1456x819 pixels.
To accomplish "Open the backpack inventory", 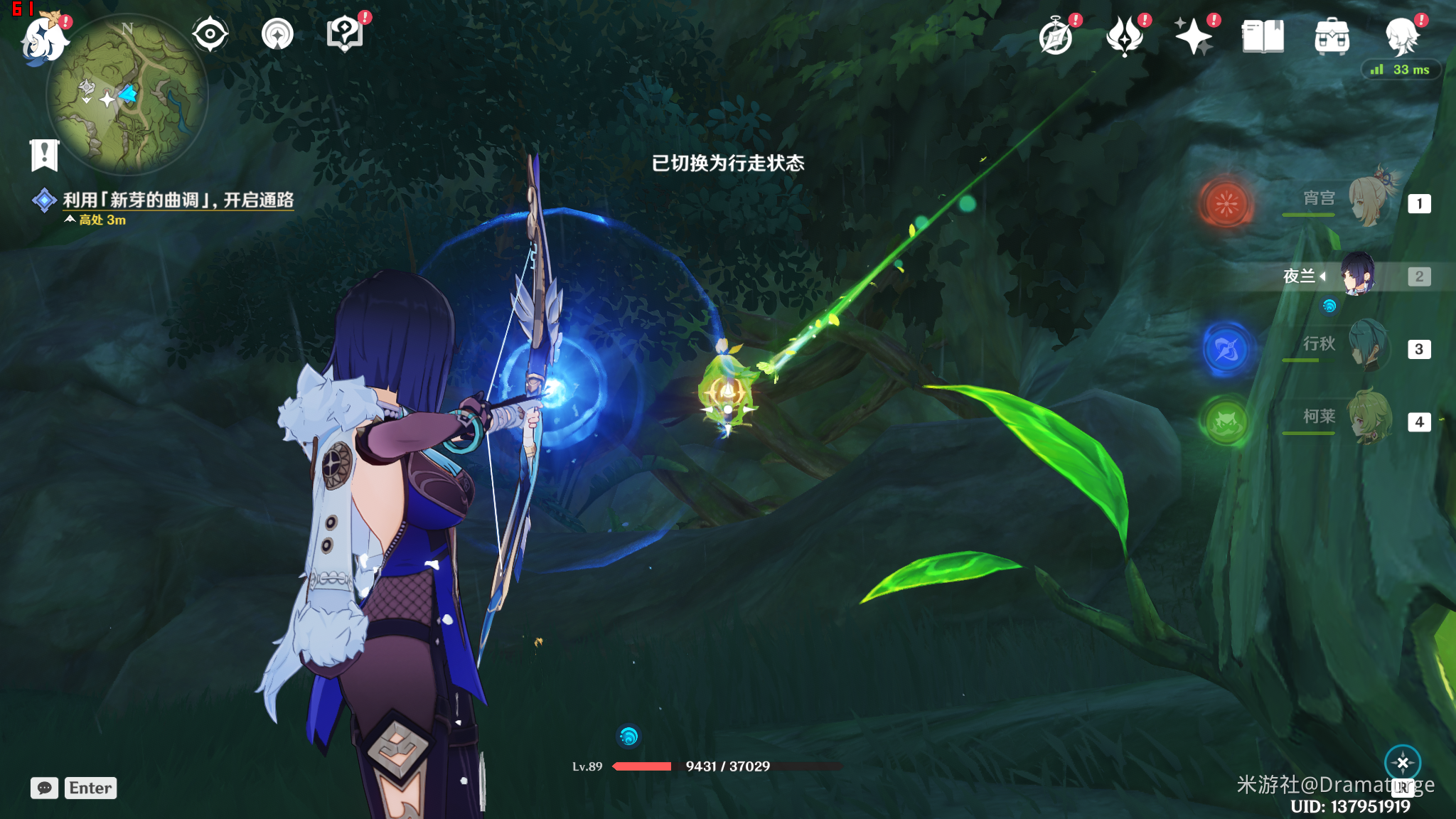I will pyautogui.click(x=1332, y=37).
